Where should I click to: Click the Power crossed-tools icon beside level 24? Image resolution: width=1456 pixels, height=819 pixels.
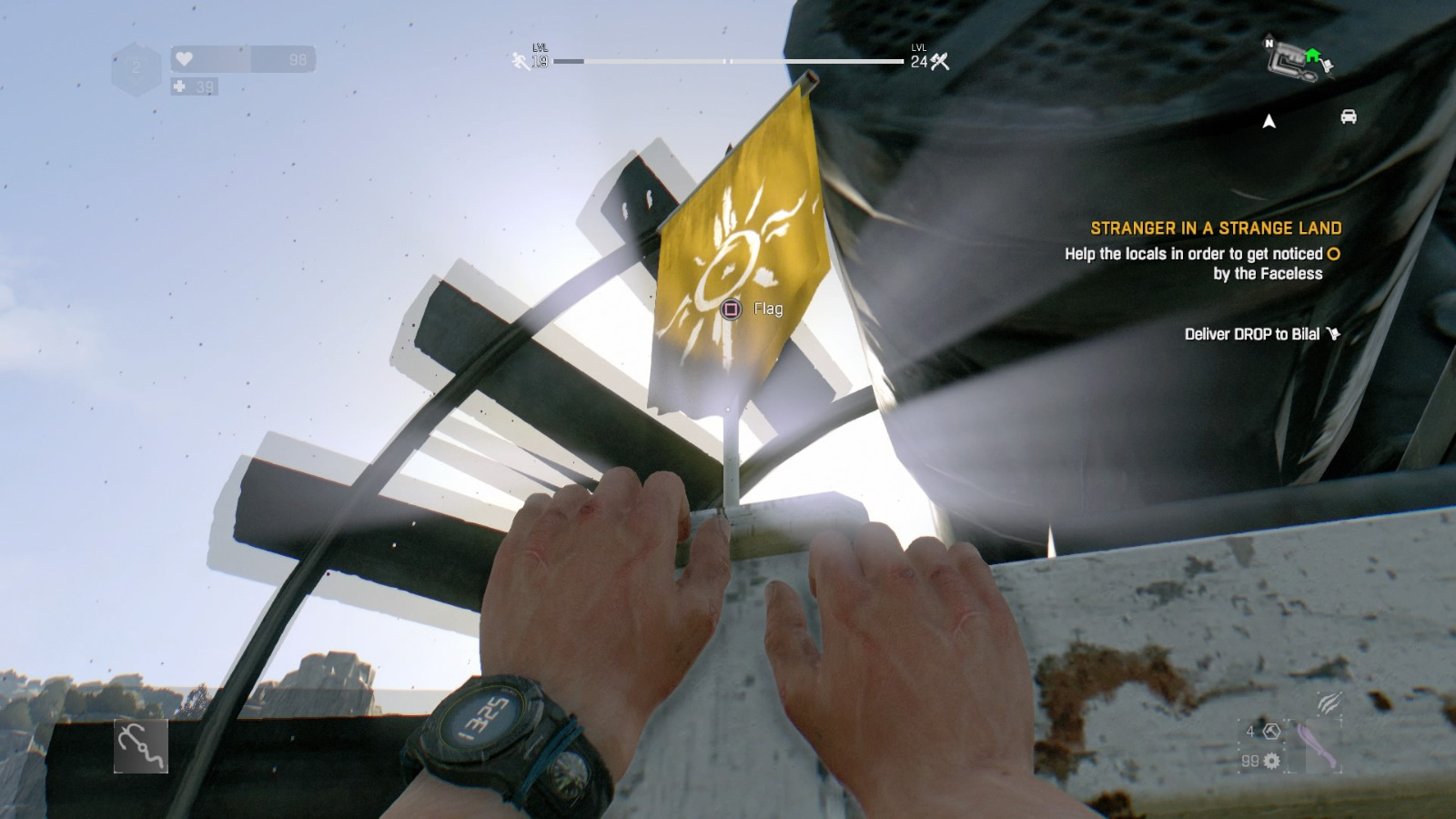[x=939, y=62]
